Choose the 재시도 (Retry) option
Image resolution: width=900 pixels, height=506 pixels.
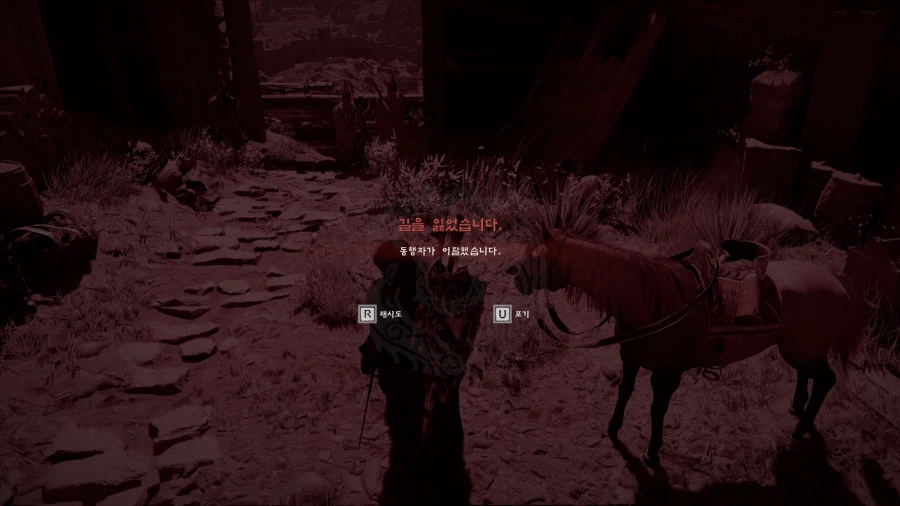click(x=380, y=315)
